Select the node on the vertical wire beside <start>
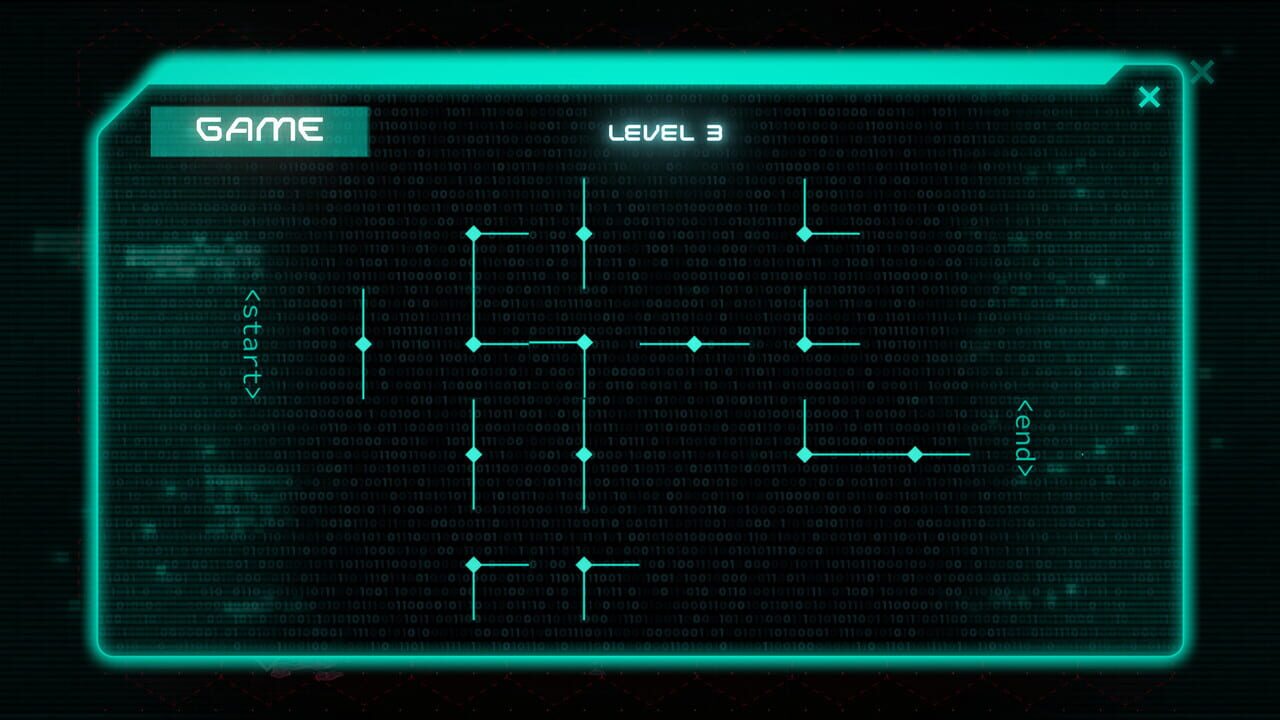Image resolution: width=1280 pixels, height=720 pixels. (362, 345)
